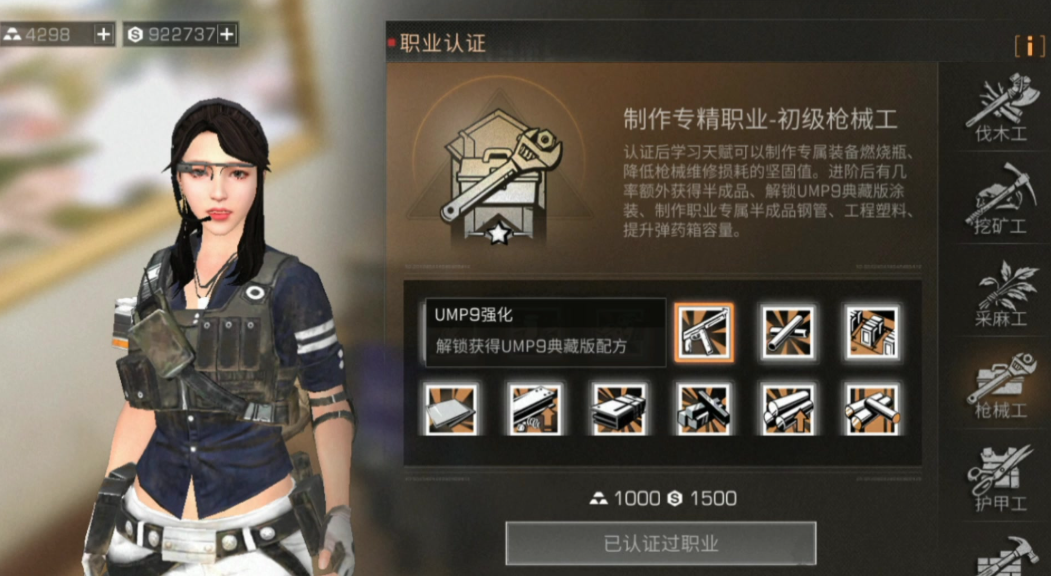Screen dimensions: 1051x576
Task: Select the stacked plastic blocks talent icon
Action: click(619, 409)
